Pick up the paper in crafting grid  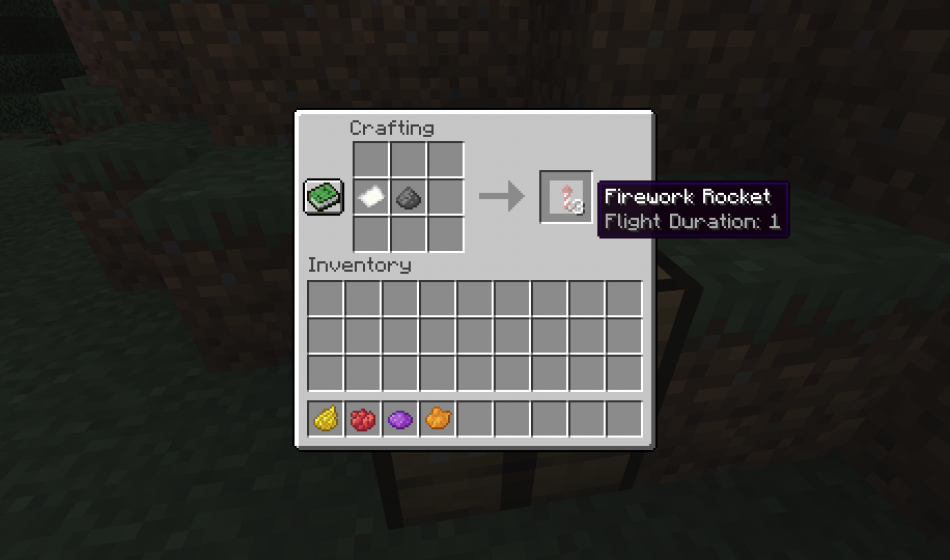(371, 197)
